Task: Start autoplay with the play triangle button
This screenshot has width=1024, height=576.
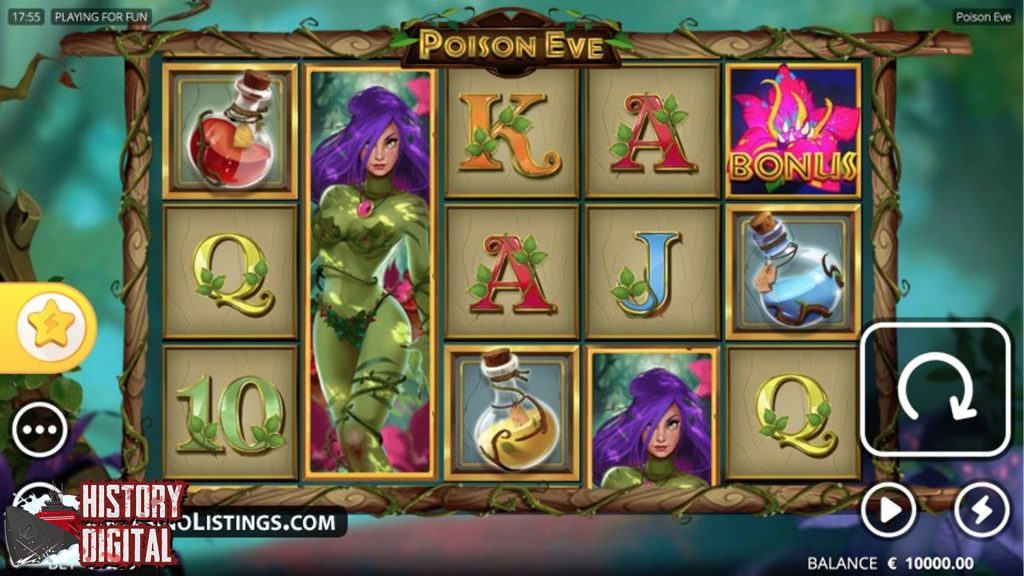Action: click(x=888, y=511)
